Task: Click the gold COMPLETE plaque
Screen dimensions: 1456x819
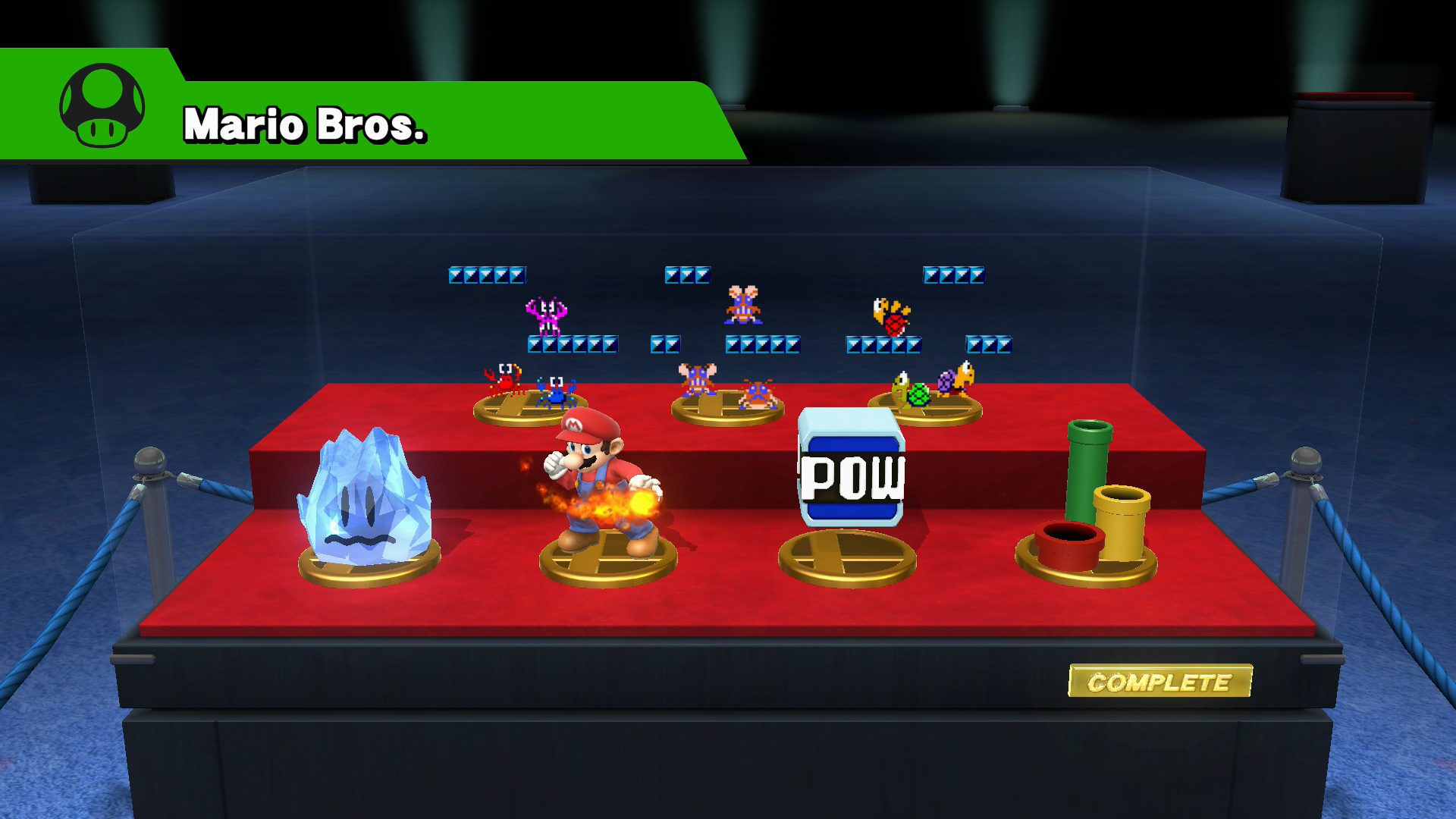Action: (x=1159, y=681)
